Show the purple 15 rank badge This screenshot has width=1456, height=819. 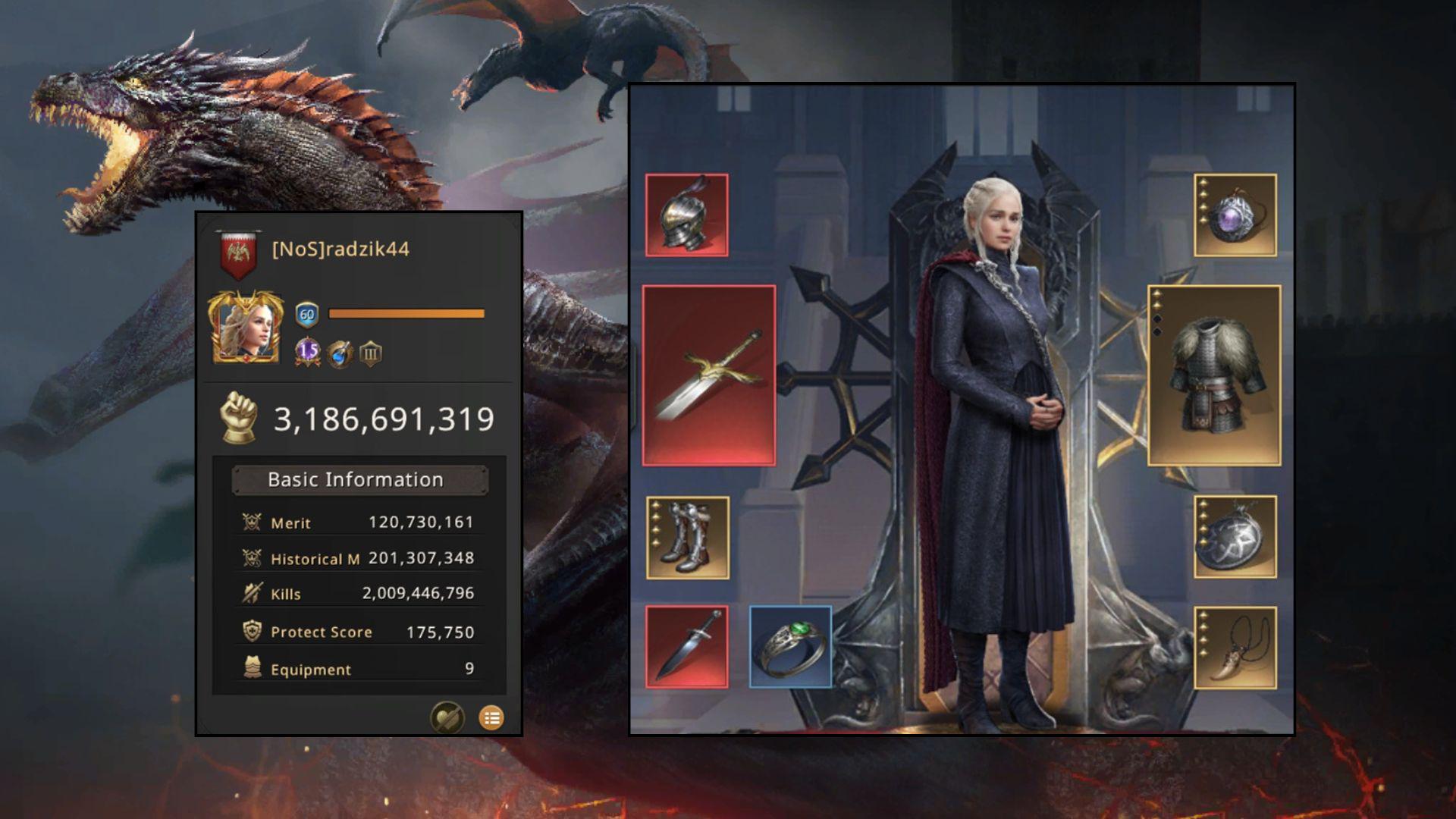pos(308,352)
